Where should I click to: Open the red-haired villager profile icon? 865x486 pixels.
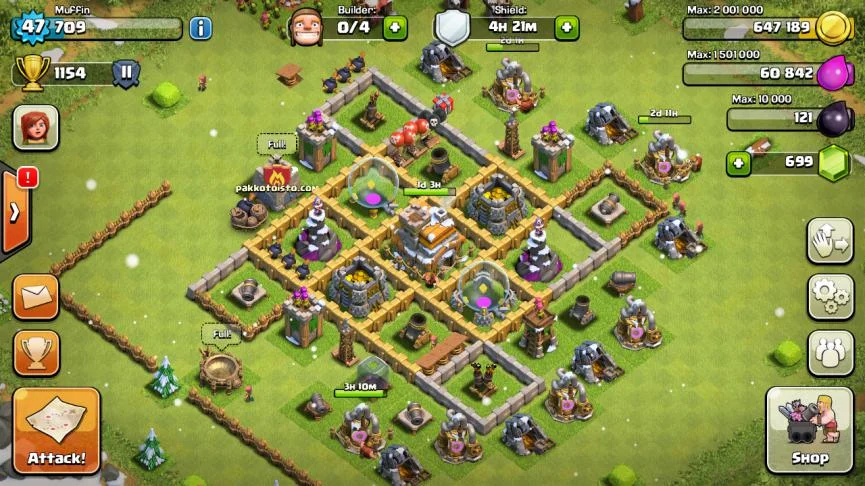[35, 128]
